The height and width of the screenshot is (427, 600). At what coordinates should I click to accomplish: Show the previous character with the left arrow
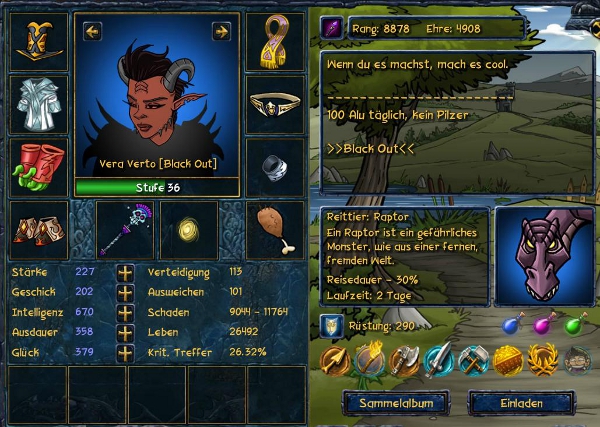point(92,32)
